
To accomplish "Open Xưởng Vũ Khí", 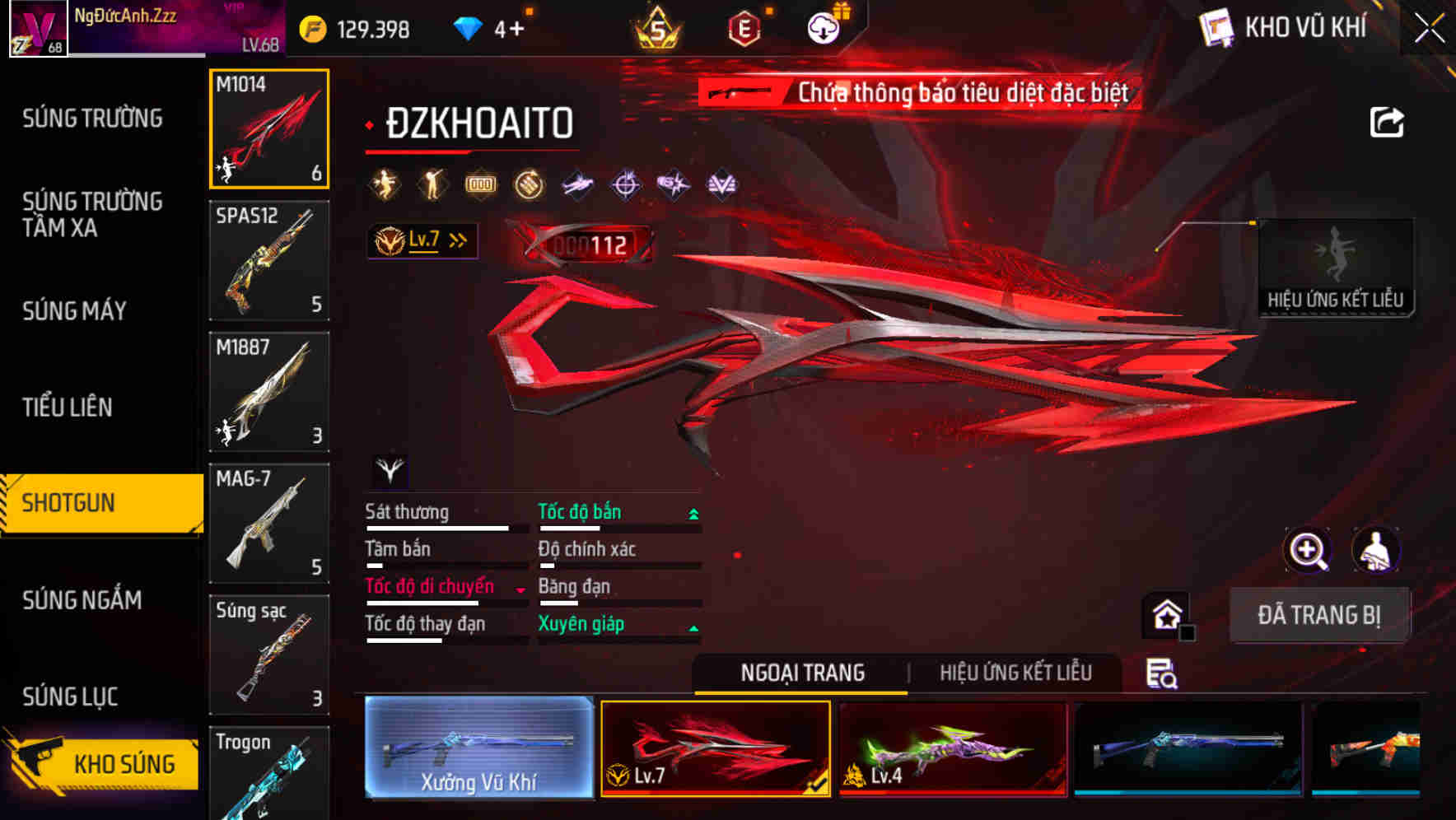I will tap(478, 747).
